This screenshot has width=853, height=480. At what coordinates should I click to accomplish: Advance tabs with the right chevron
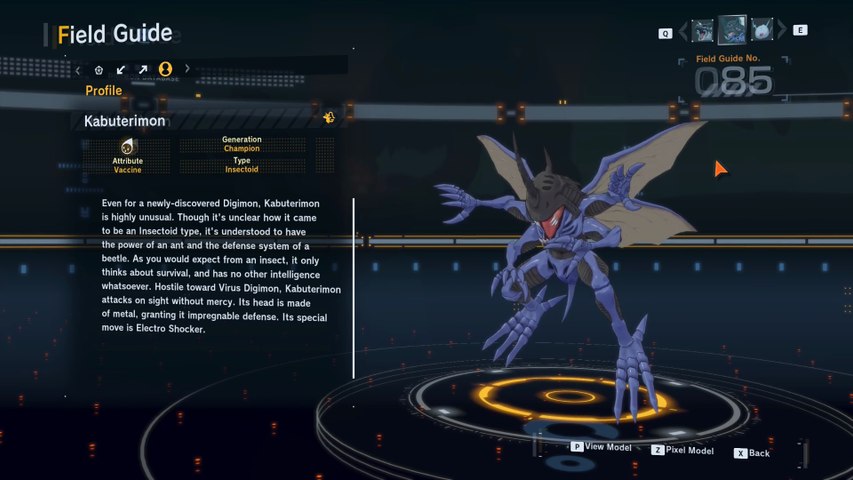pyautogui.click(x=187, y=70)
